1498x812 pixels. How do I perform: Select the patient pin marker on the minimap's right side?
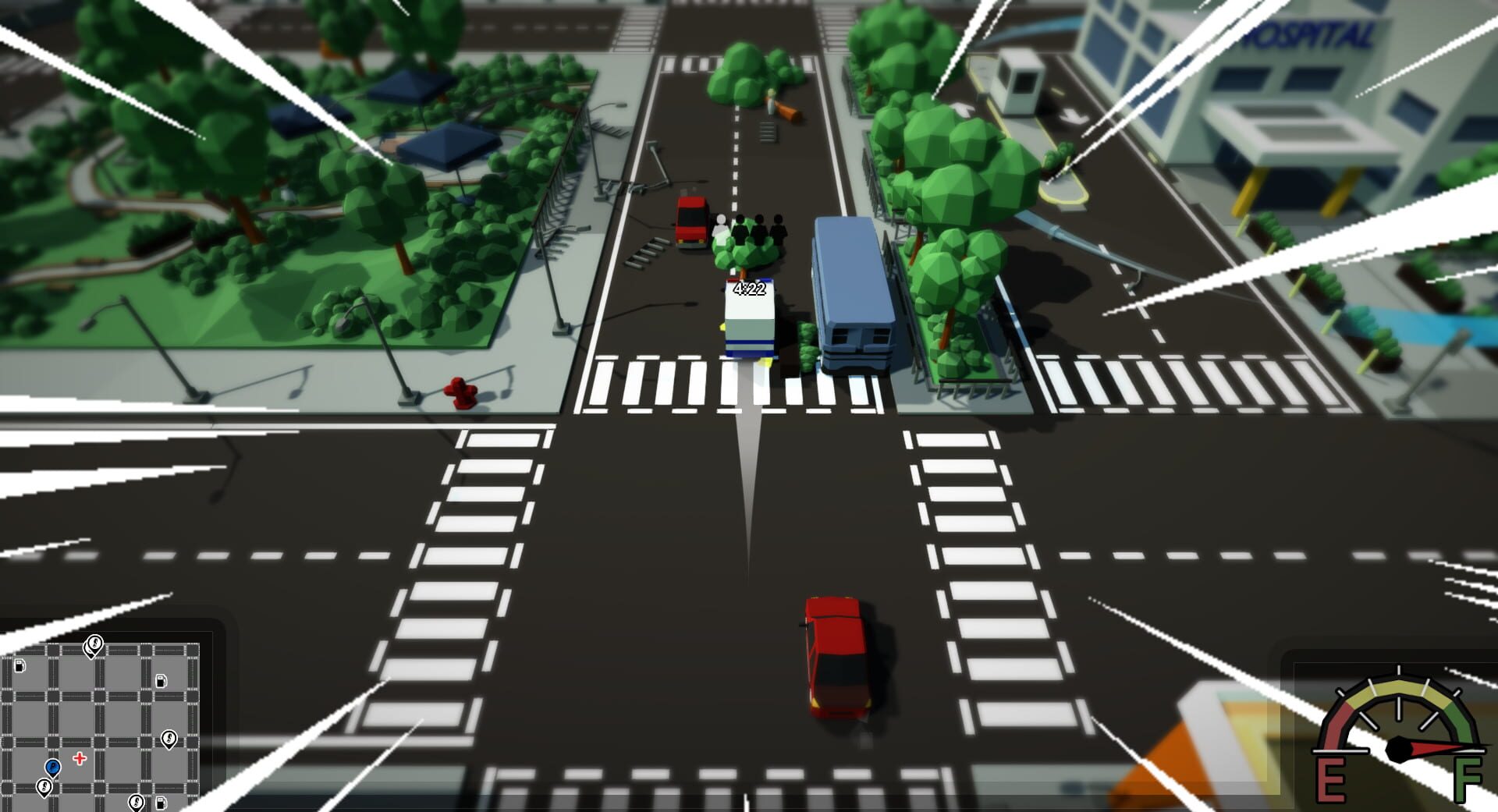pyautogui.click(x=169, y=739)
